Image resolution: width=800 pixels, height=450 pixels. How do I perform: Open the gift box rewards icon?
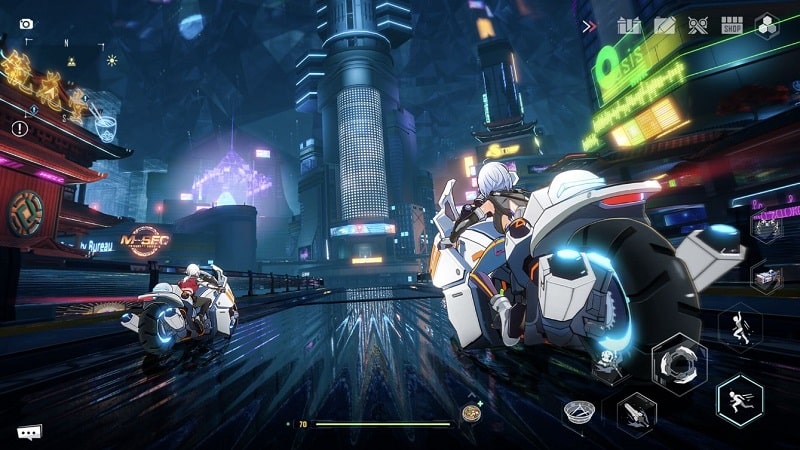click(x=629, y=26)
